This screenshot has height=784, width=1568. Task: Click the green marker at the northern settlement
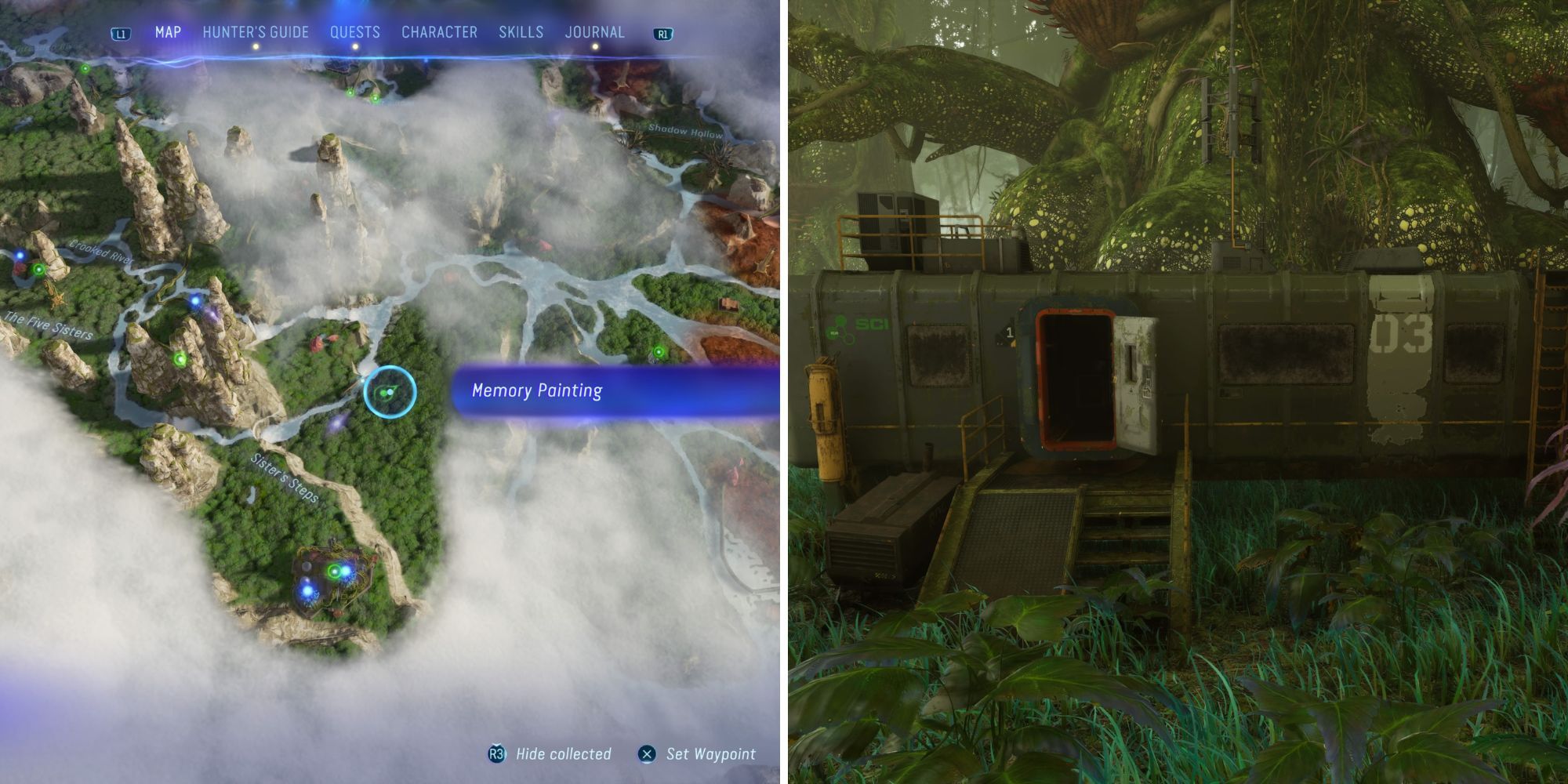pos(349,94)
